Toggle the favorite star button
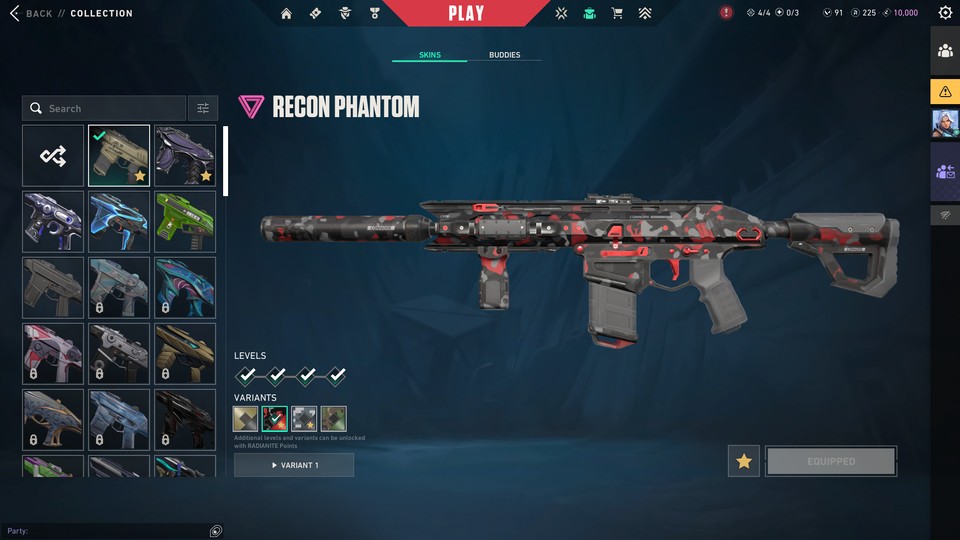 [743, 461]
